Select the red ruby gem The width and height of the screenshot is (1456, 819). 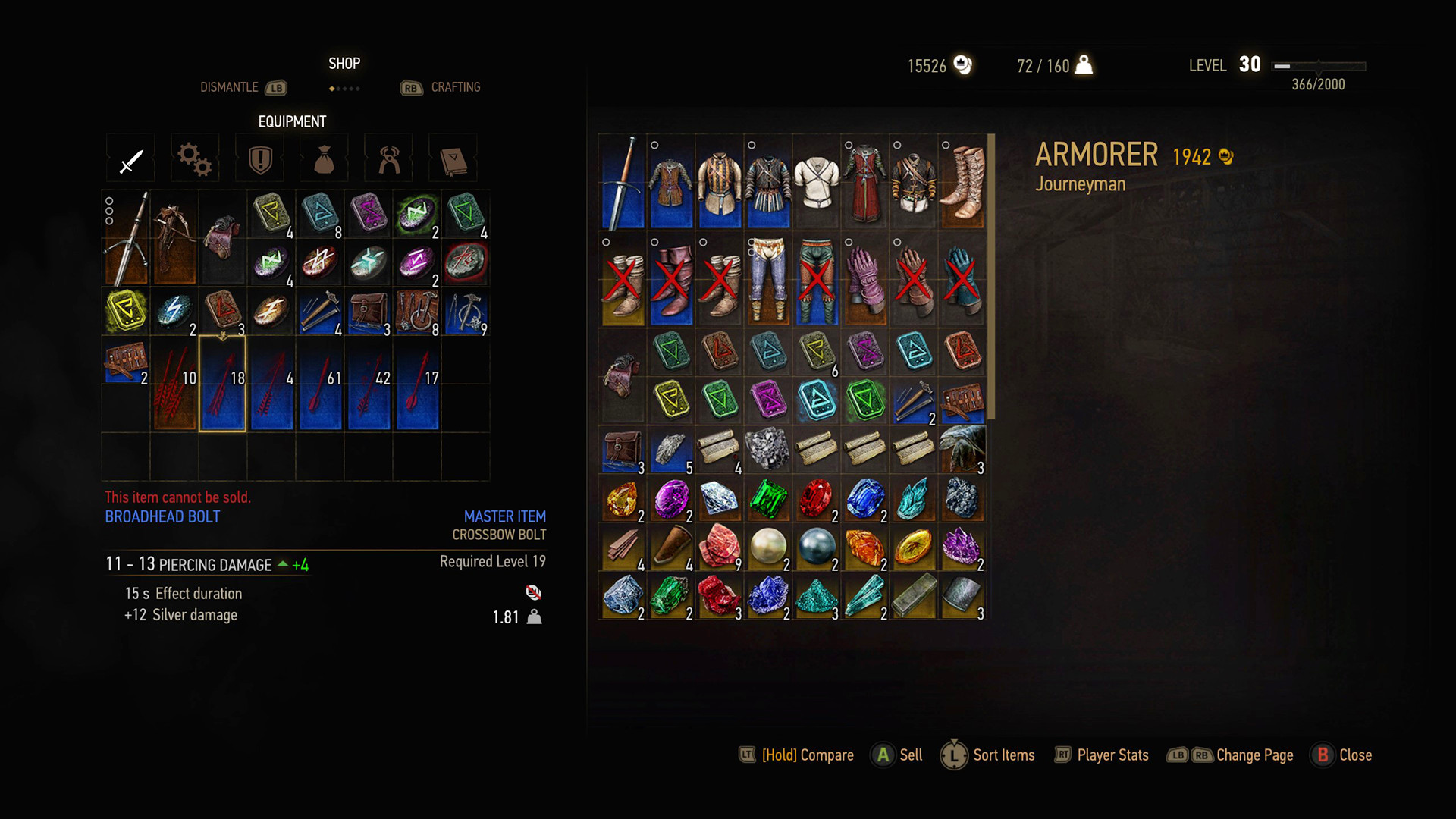[816, 499]
